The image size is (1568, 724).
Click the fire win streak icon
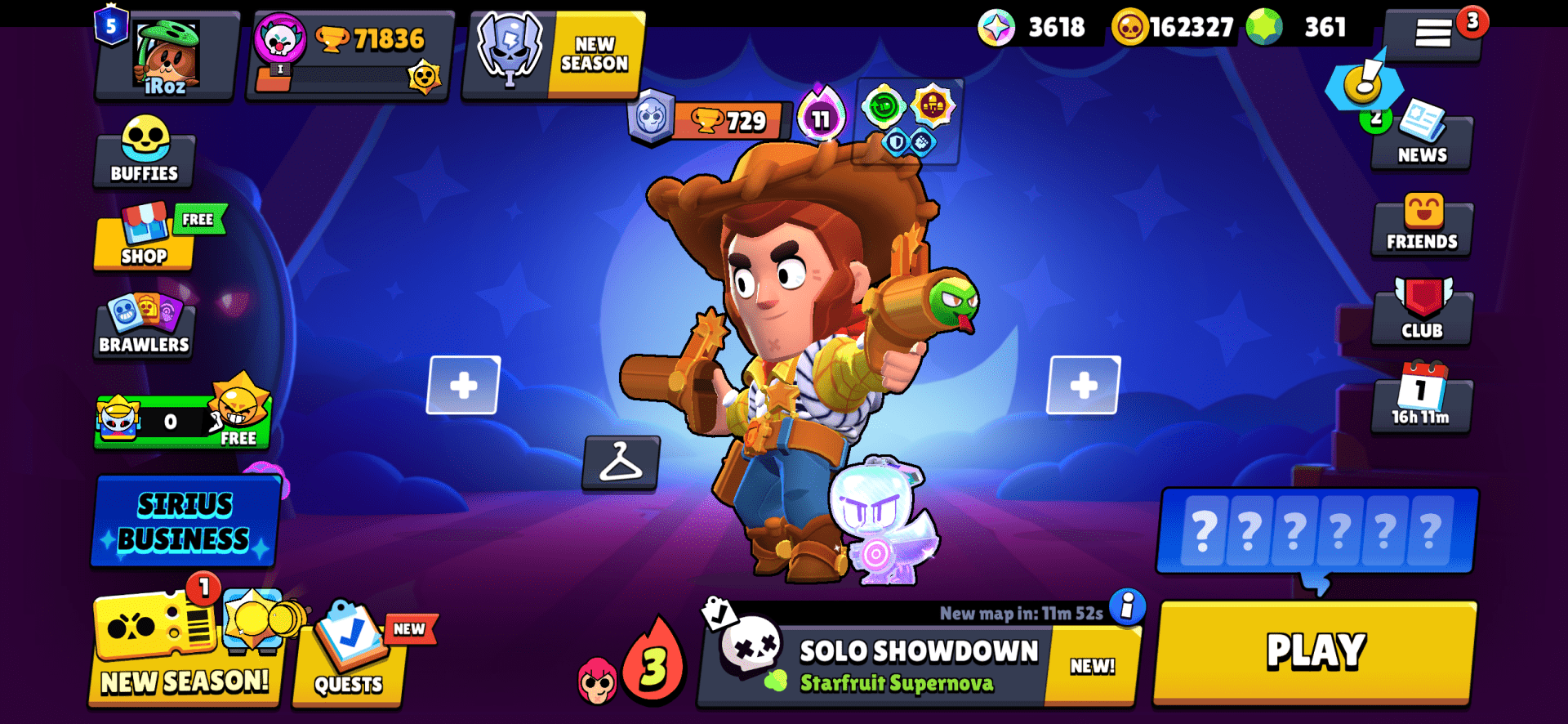coord(653,664)
